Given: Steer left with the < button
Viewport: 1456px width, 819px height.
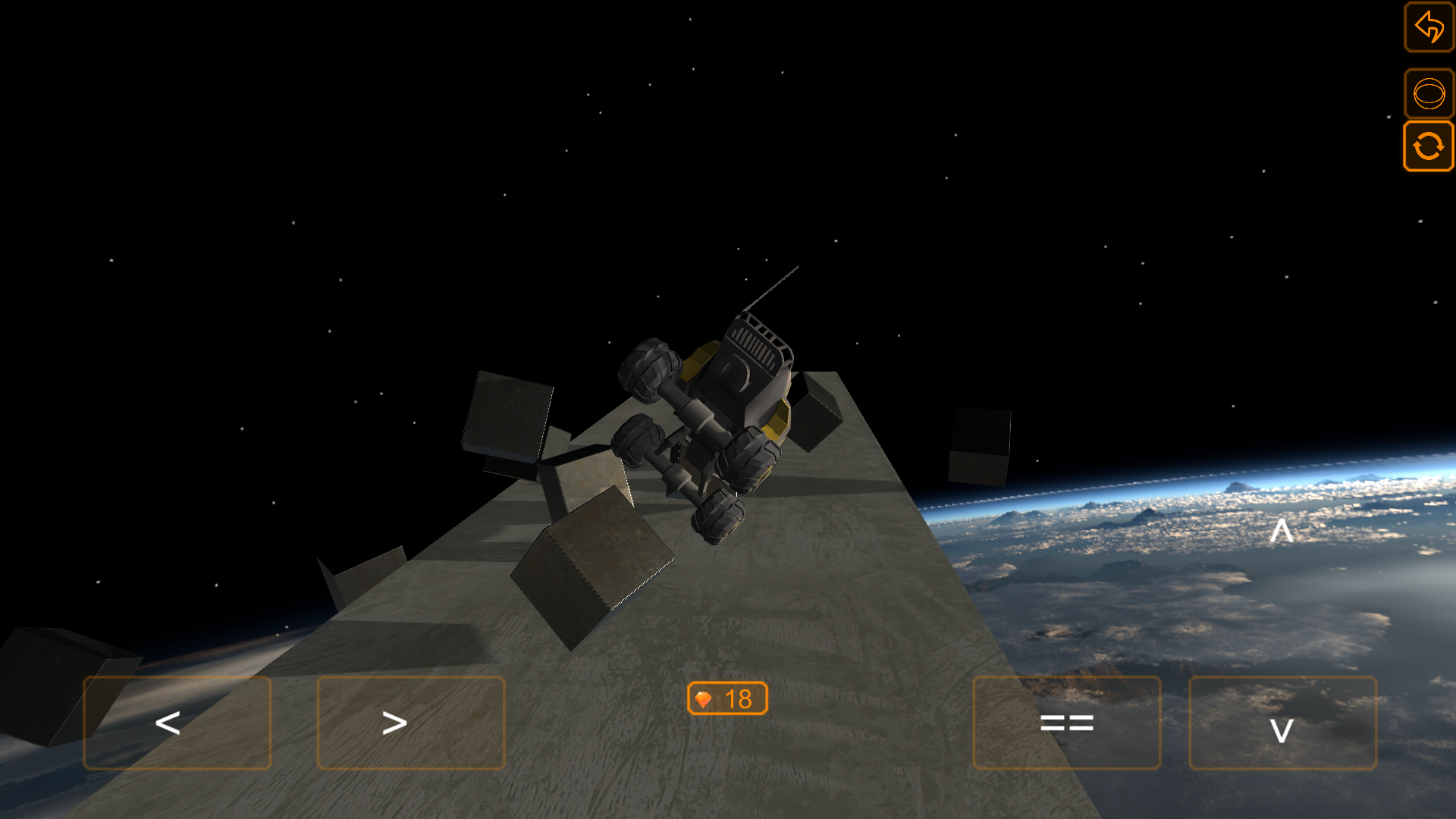Looking at the screenshot, I should pyautogui.click(x=177, y=723).
